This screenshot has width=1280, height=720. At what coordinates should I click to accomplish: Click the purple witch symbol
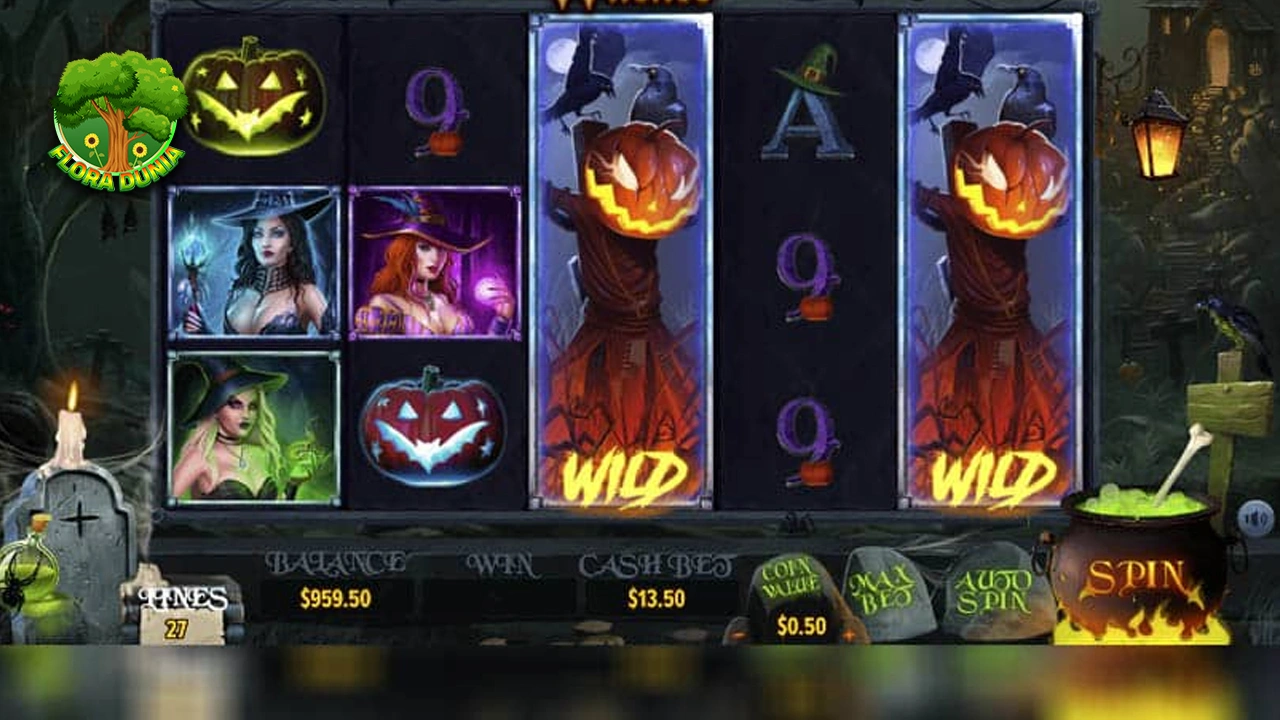click(435, 265)
